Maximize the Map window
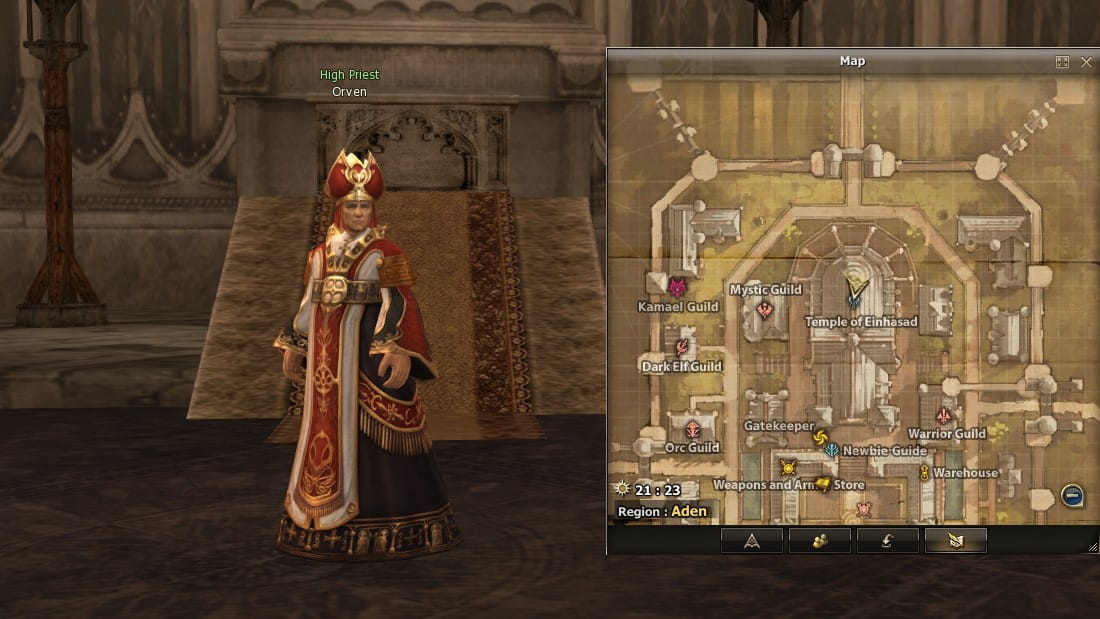The image size is (1100, 619). 1062,62
